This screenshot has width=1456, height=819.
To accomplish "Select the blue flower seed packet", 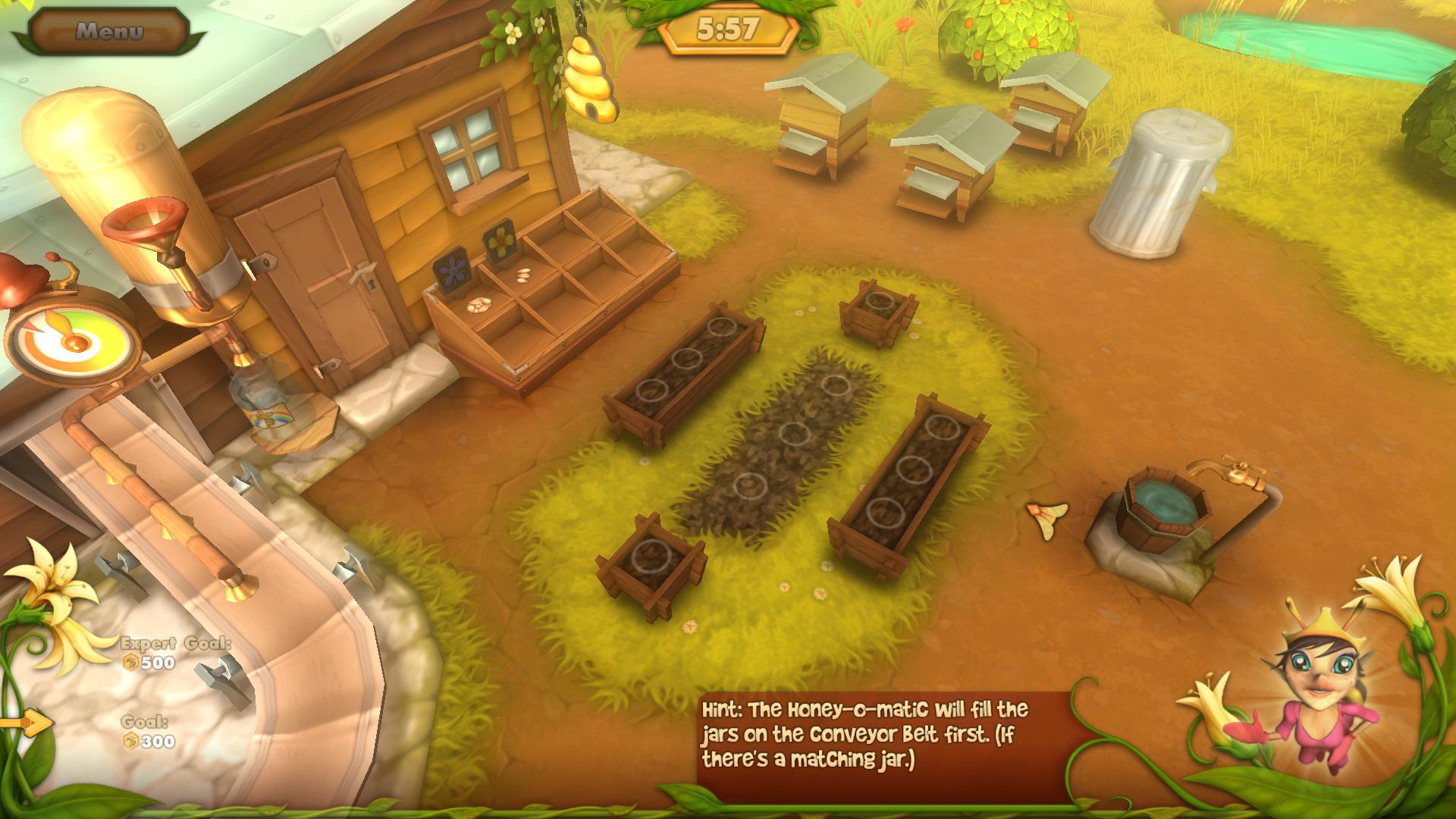I will [452, 271].
